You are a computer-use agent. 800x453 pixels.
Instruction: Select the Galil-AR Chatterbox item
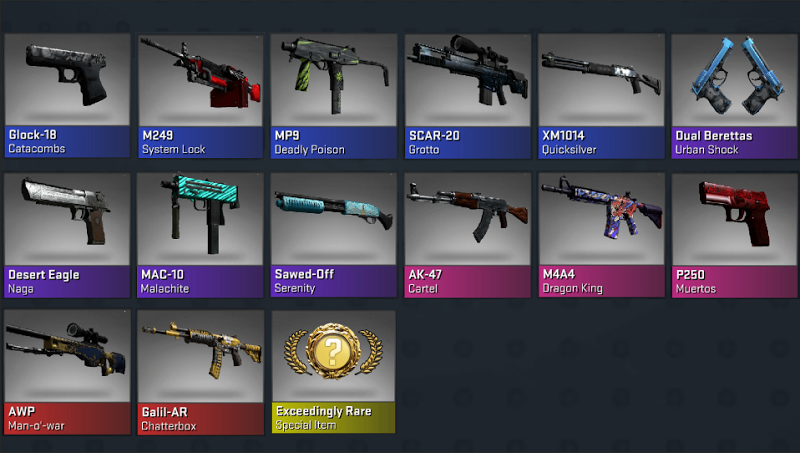(x=200, y=372)
